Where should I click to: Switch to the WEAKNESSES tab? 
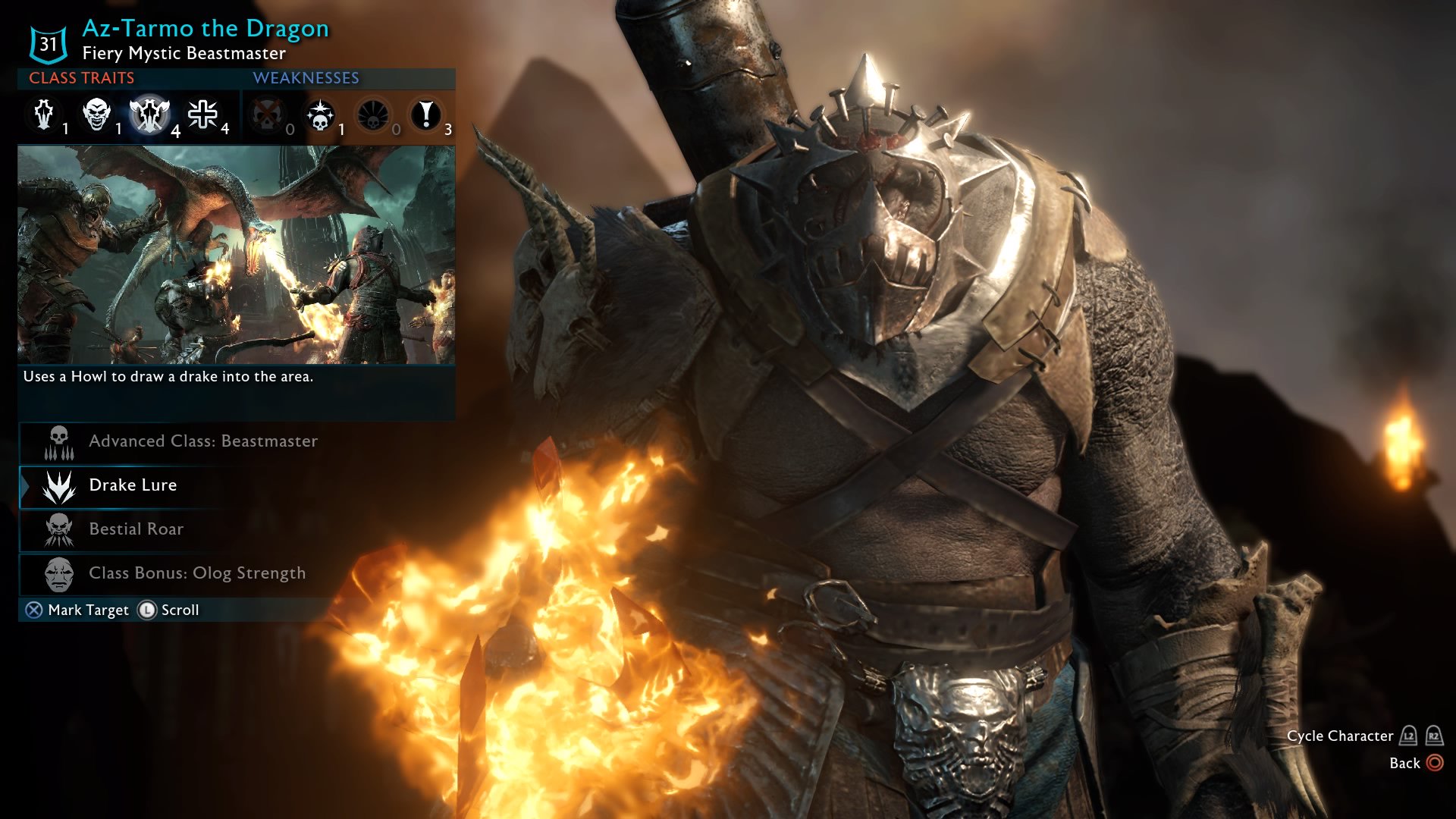tap(306, 77)
